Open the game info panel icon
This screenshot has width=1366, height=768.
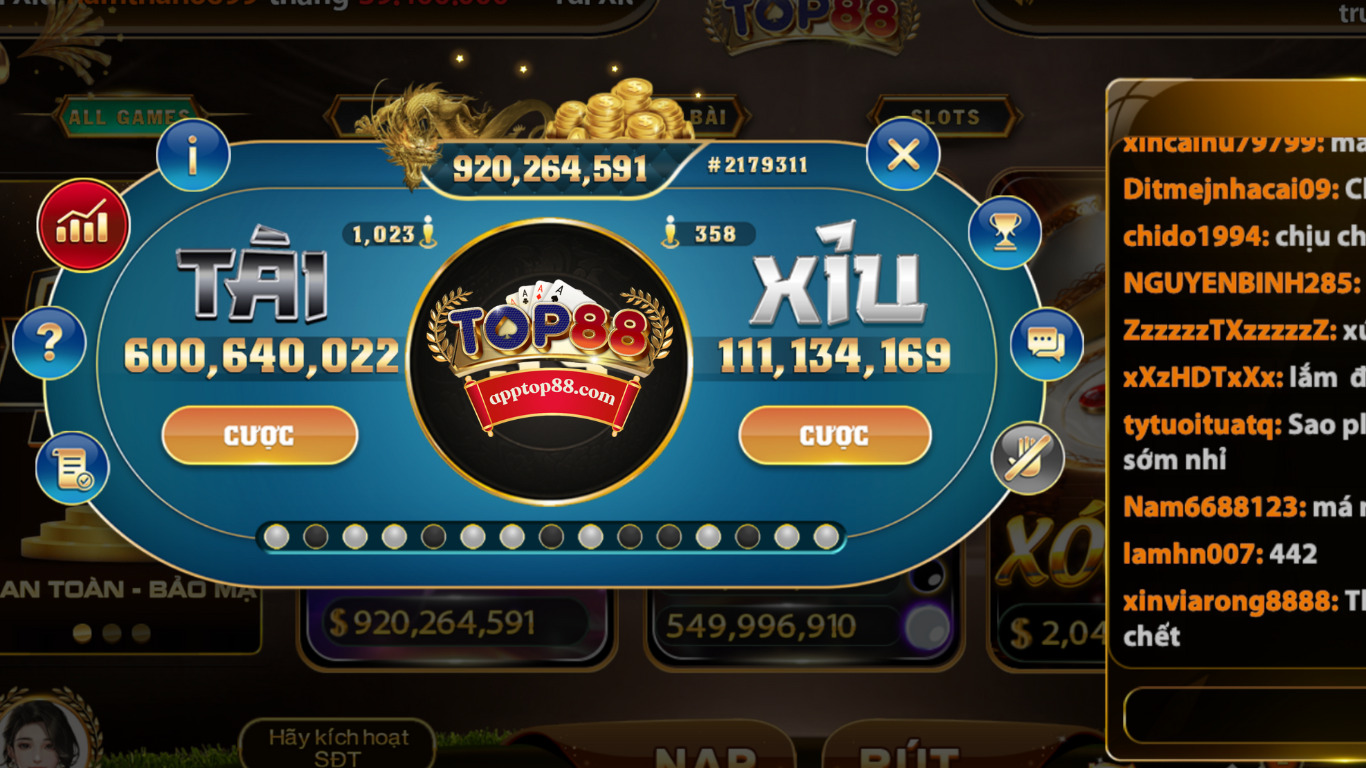pyautogui.click(x=194, y=158)
